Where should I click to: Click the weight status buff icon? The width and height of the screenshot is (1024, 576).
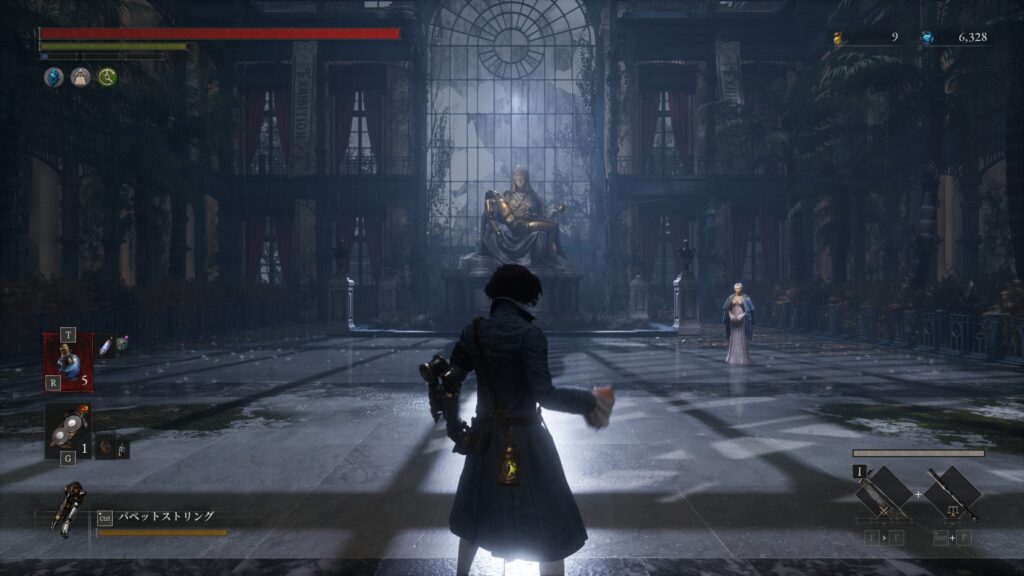coord(79,77)
